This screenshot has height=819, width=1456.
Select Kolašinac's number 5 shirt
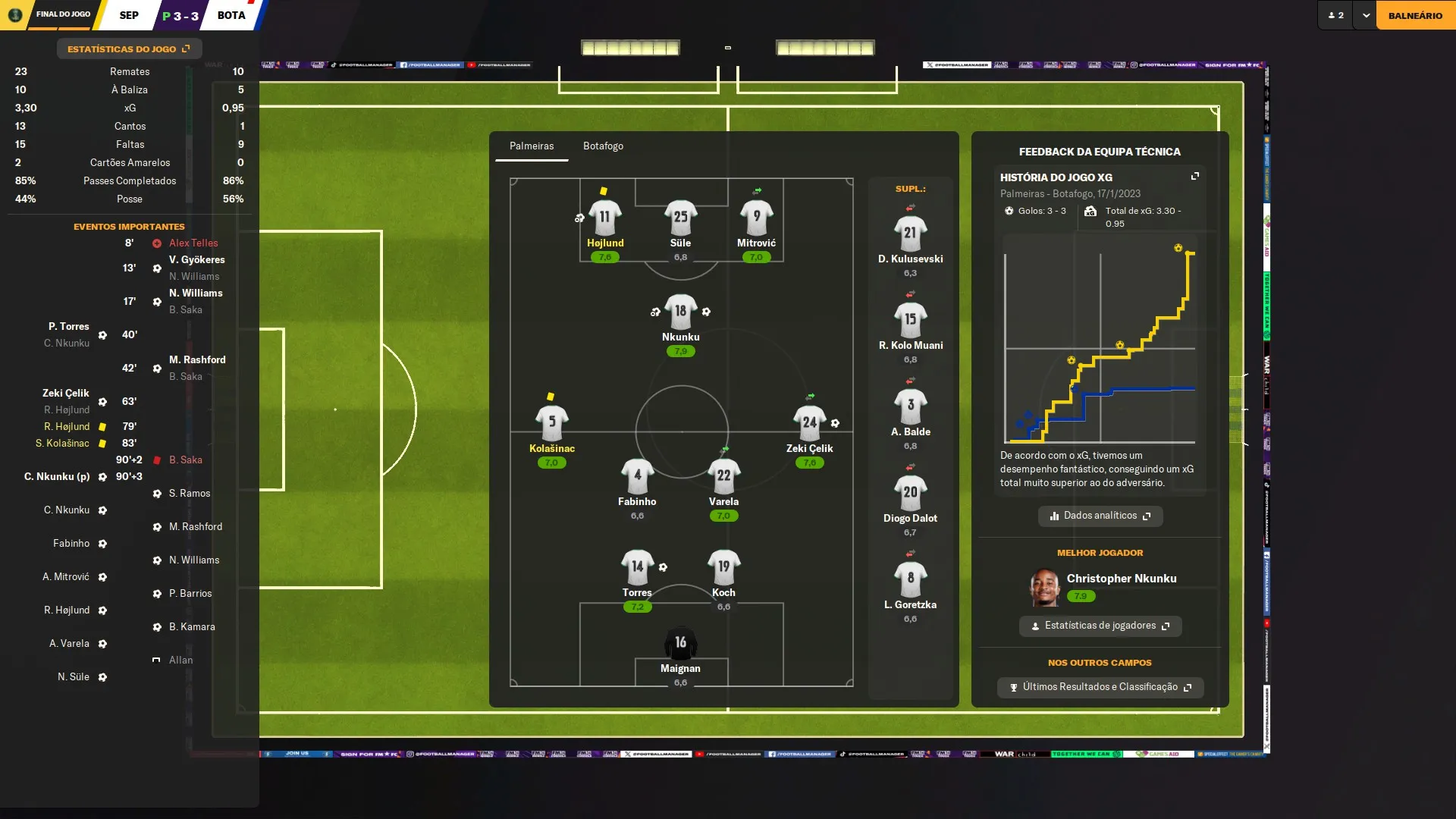(551, 423)
